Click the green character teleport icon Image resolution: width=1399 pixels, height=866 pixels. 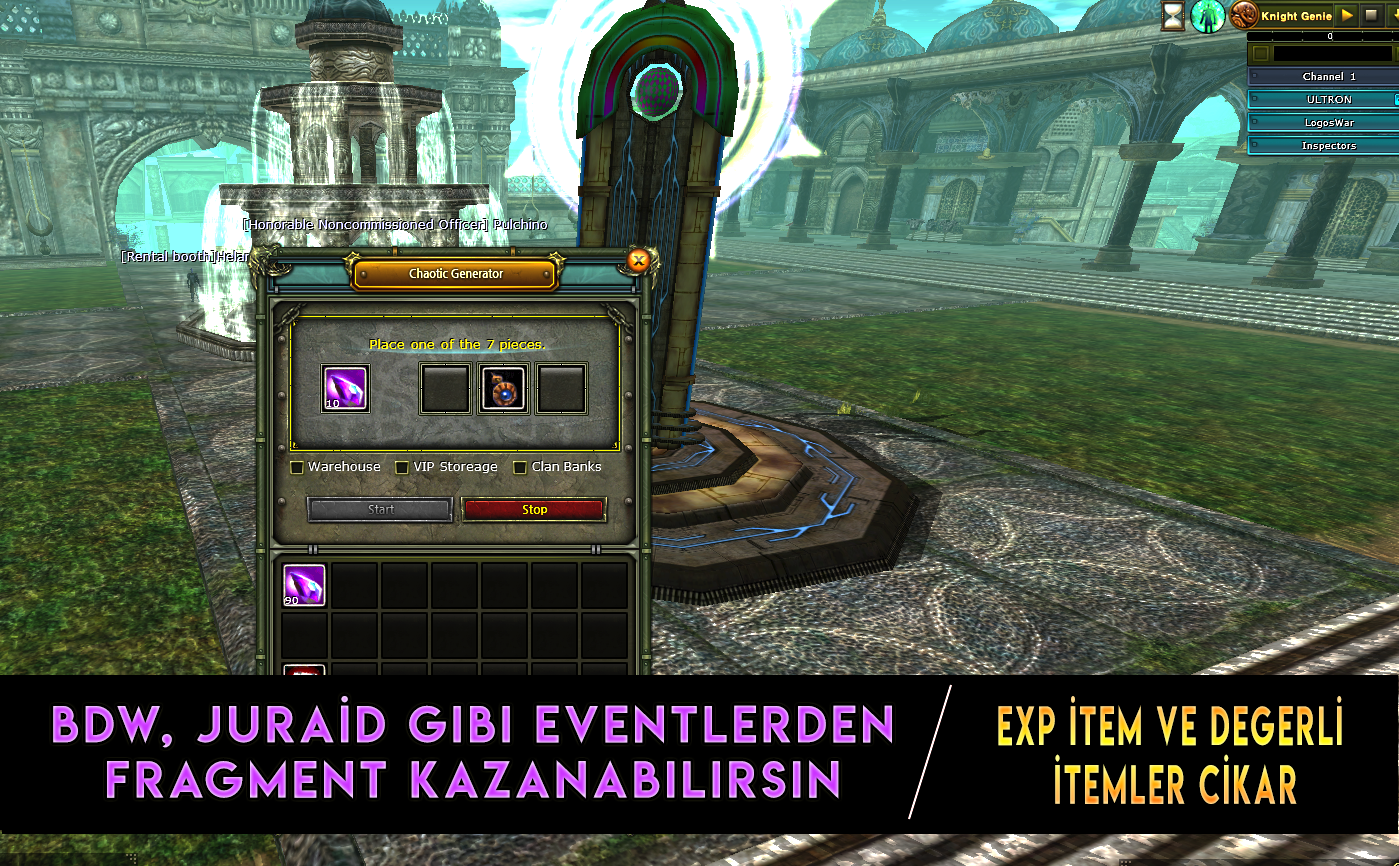click(x=1207, y=16)
